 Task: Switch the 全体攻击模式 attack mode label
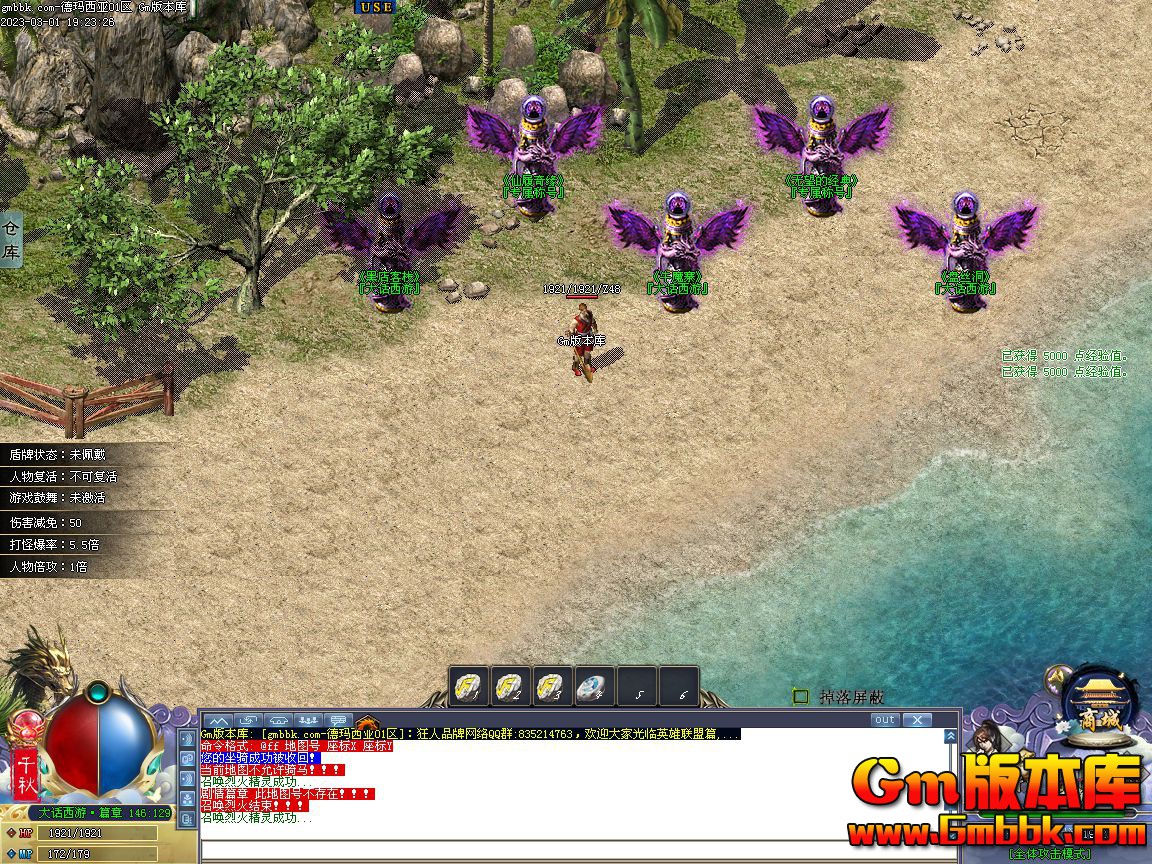click(1049, 853)
